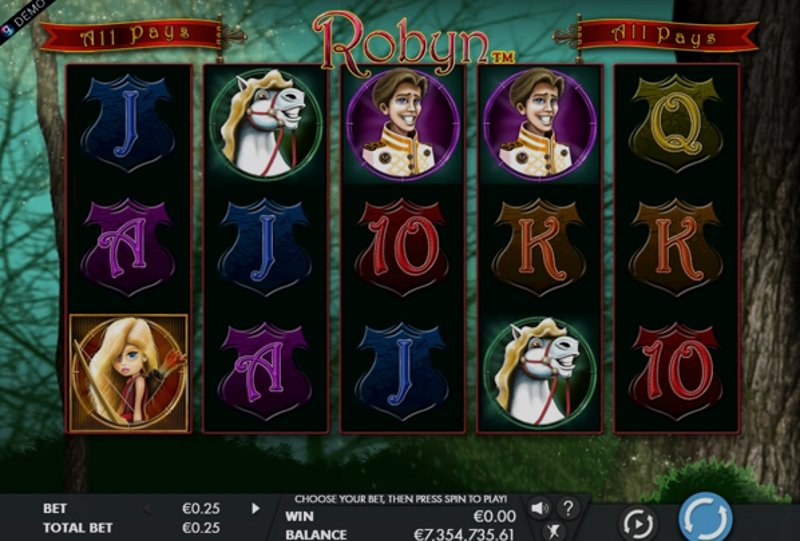The width and height of the screenshot is (800, 541).
Task: Spin the reels with the blue button
Action: tap(705, 519)
